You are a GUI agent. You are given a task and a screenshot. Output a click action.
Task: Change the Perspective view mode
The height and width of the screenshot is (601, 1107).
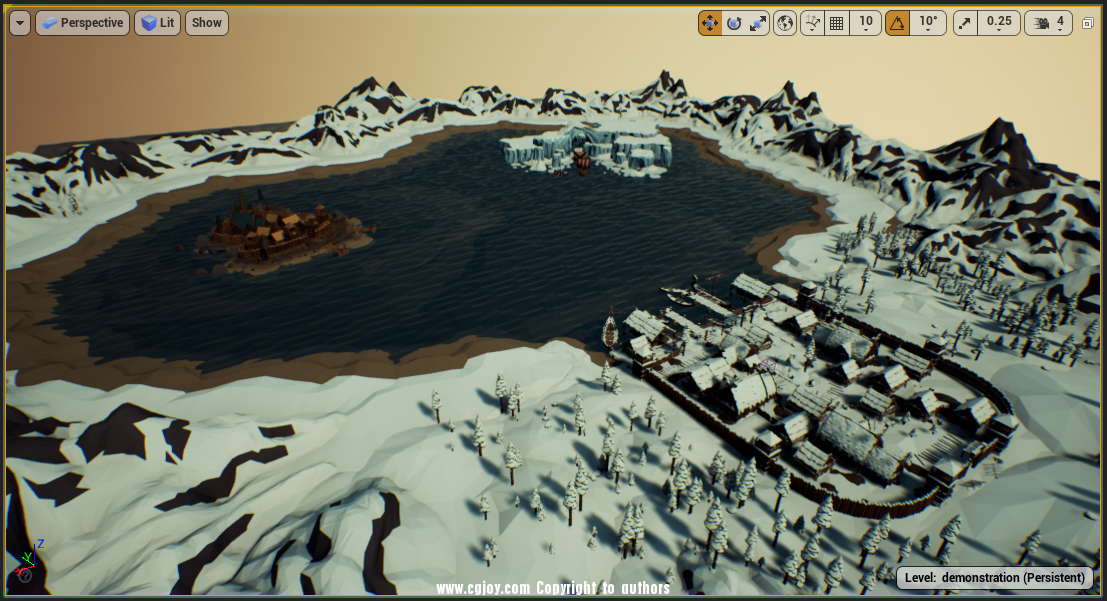pyautogui.click(x=82, y=23)
